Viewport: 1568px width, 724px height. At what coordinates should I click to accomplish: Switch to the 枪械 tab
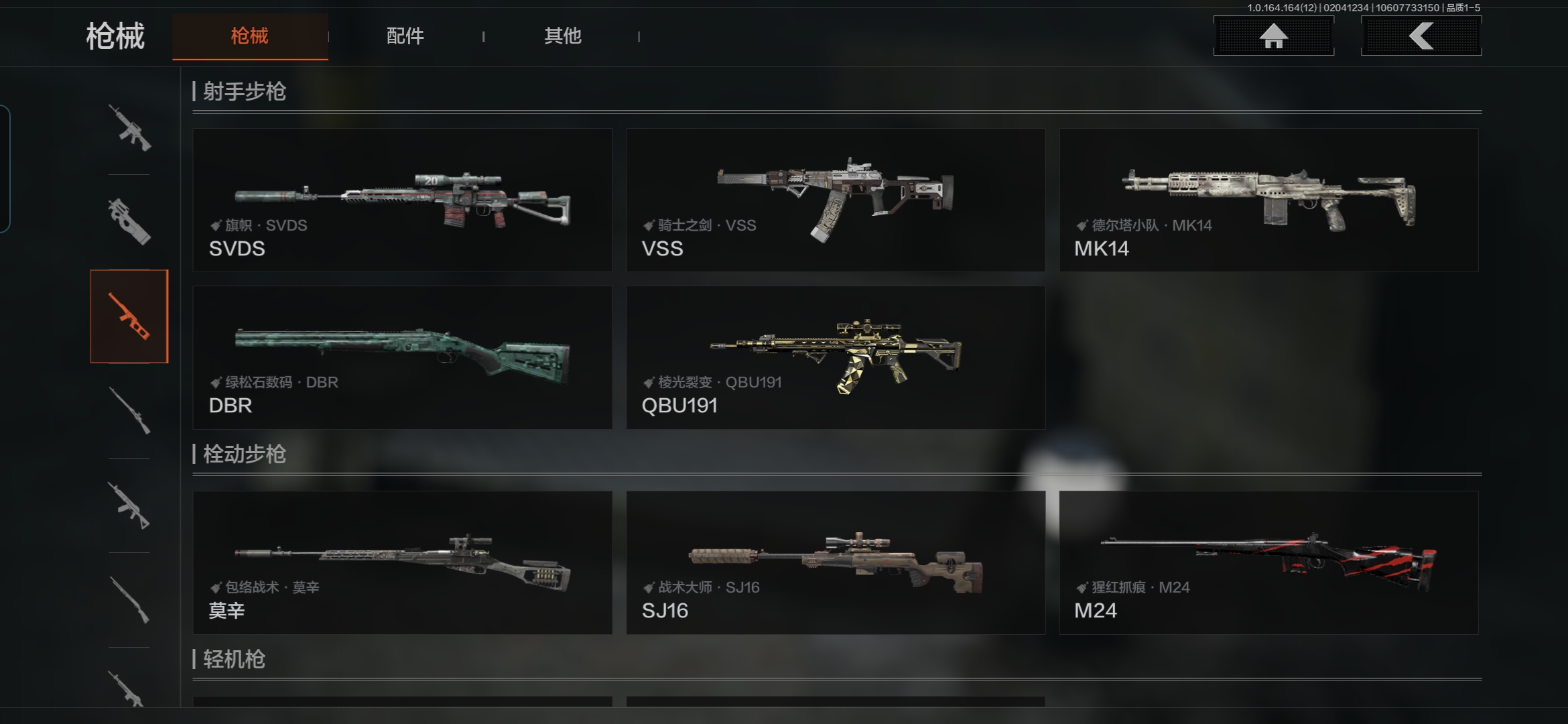point(249,36)
